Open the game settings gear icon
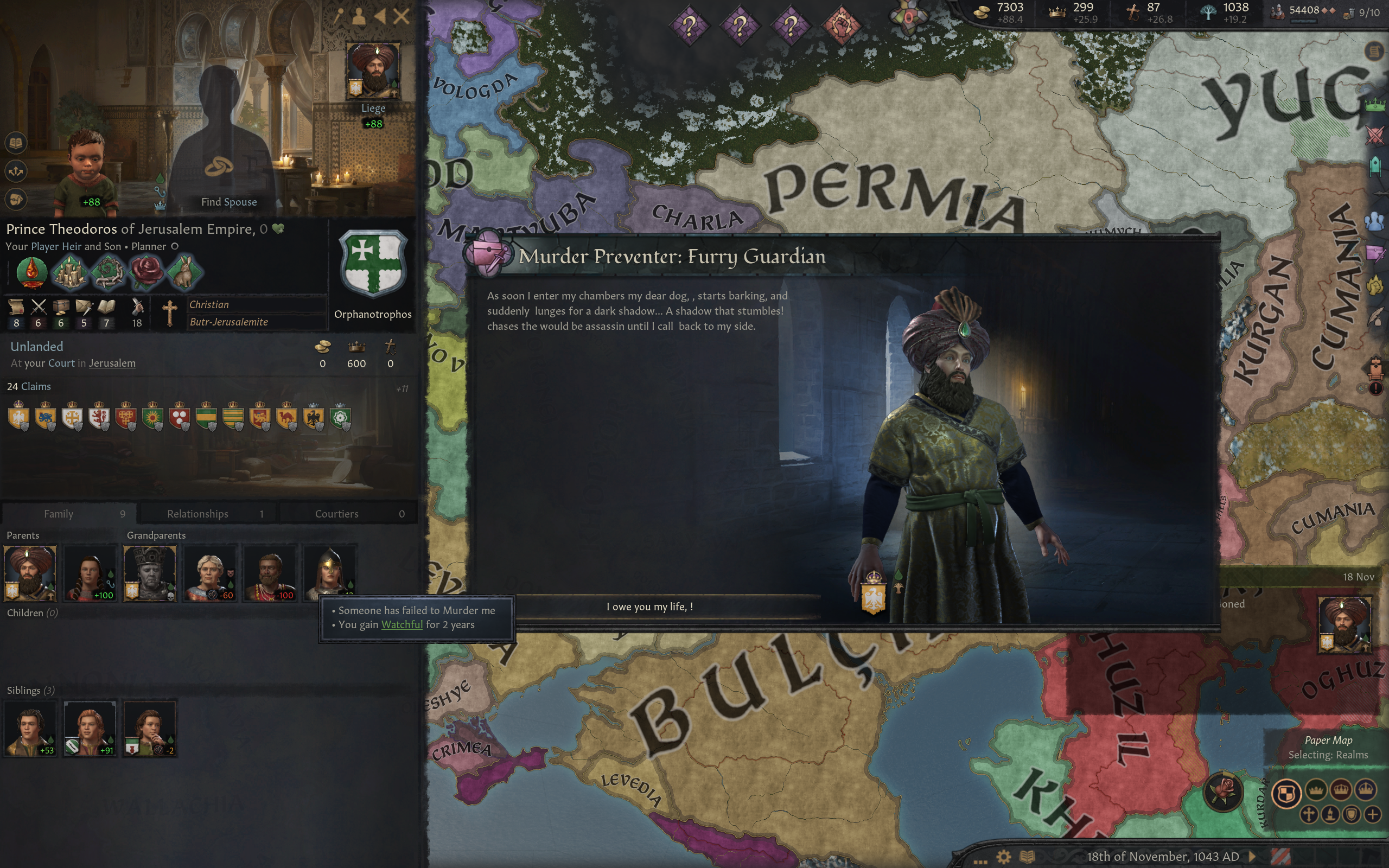 coord(1003,857)
